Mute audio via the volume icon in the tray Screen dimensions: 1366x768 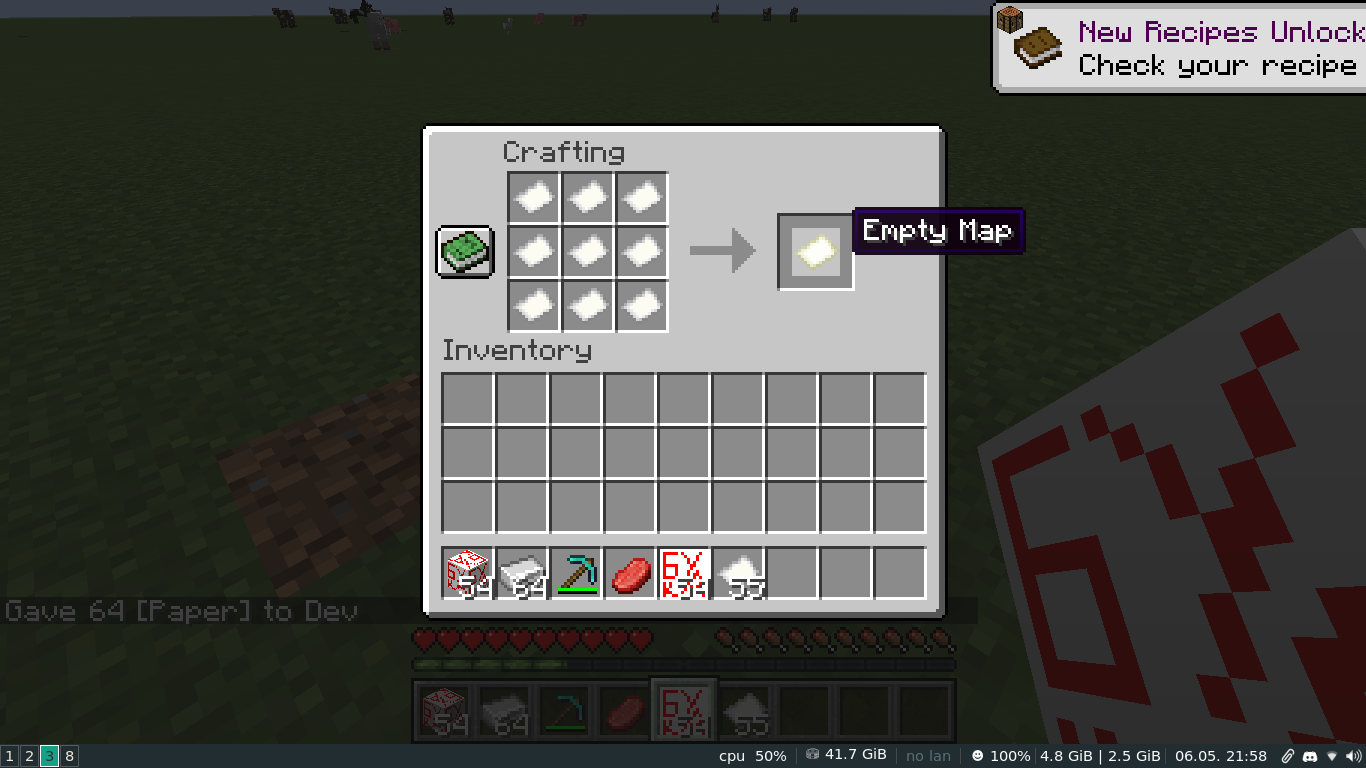[1355, 756]
